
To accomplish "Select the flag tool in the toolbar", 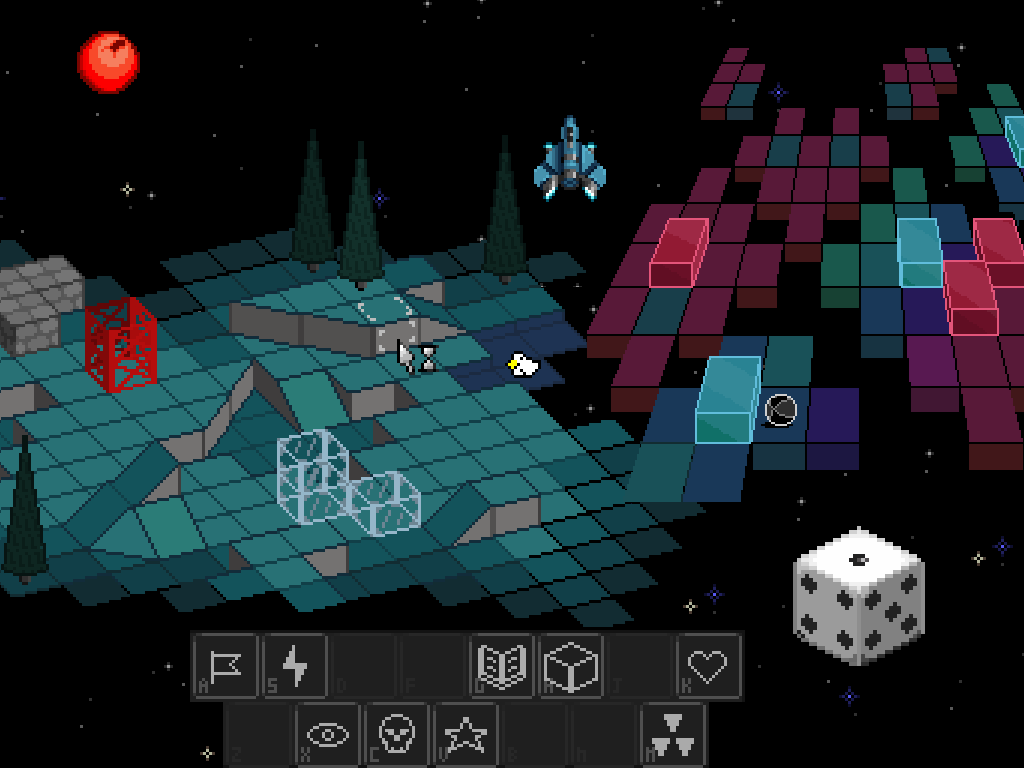I will (x=226, y=666).
